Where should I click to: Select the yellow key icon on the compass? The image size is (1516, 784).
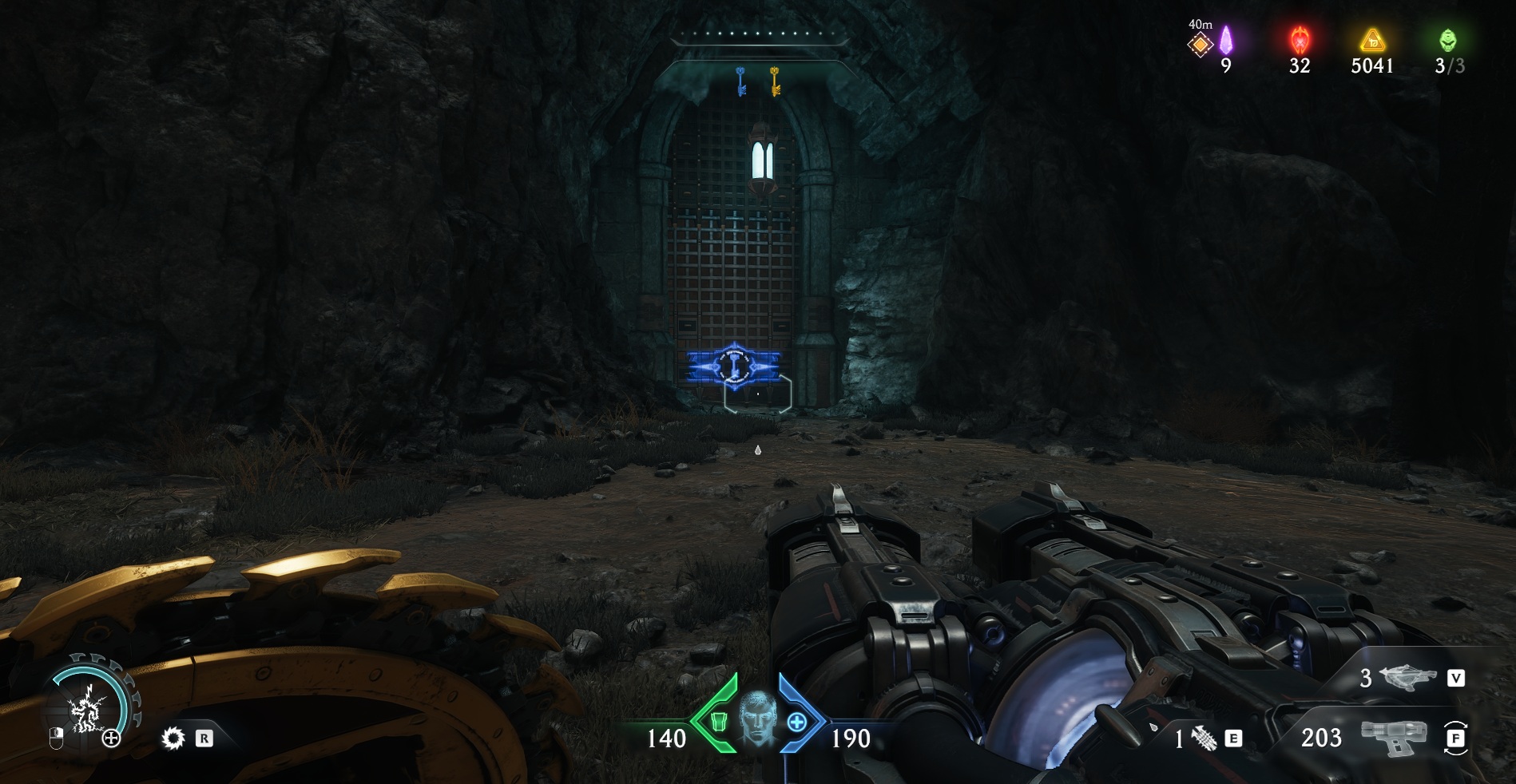775,81
